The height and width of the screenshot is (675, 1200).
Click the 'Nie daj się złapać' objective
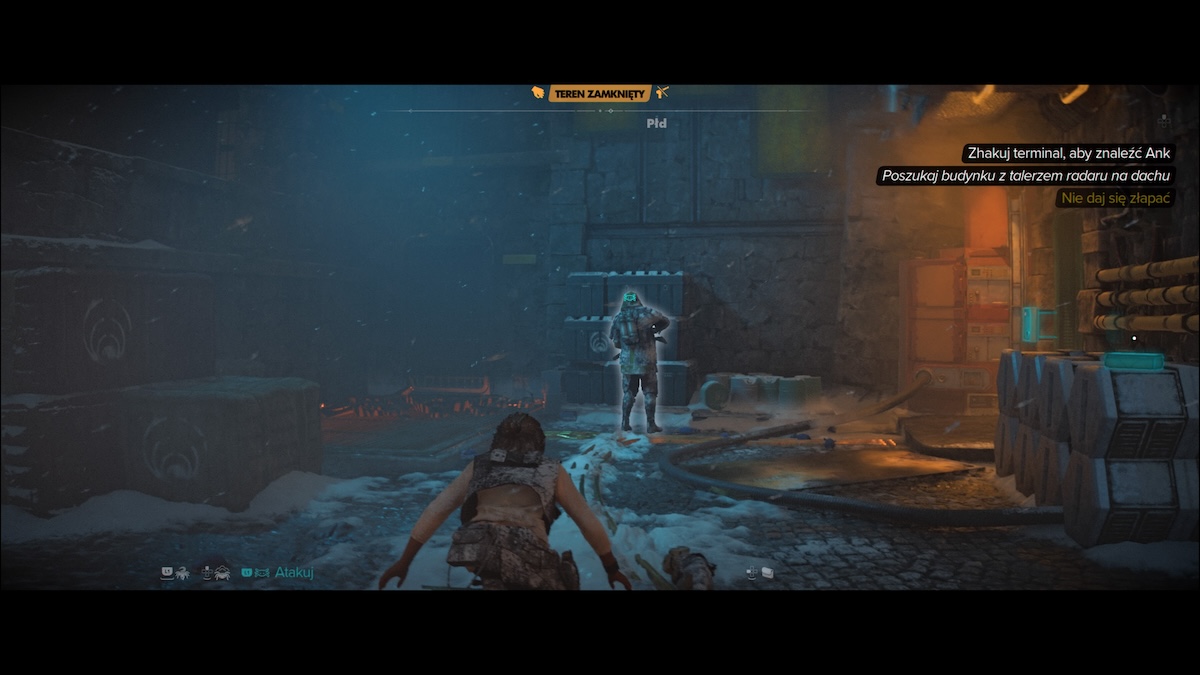pyautogui.click(x=1115, y=198)
